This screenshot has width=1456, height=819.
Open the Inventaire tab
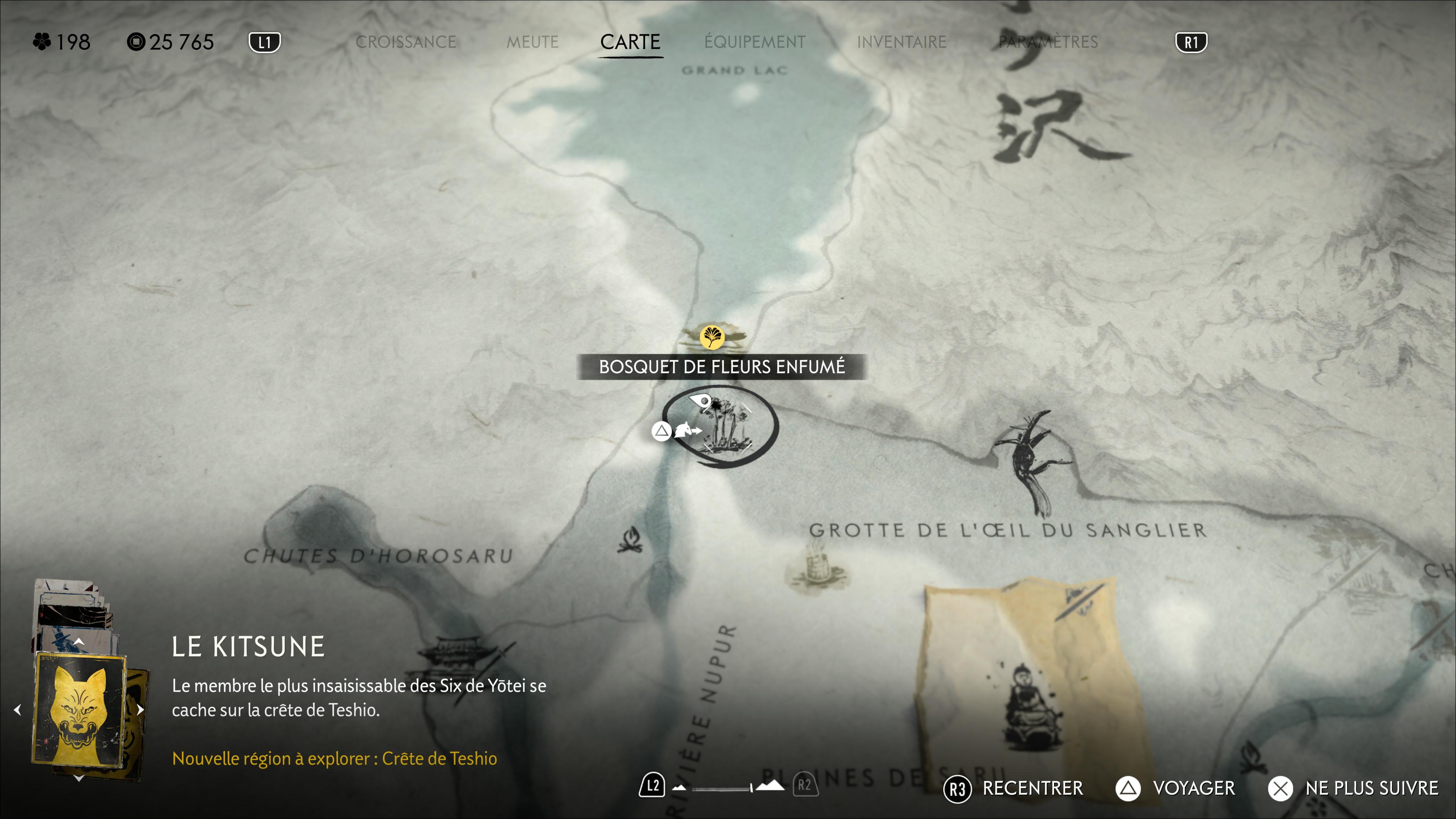point(902,42)
